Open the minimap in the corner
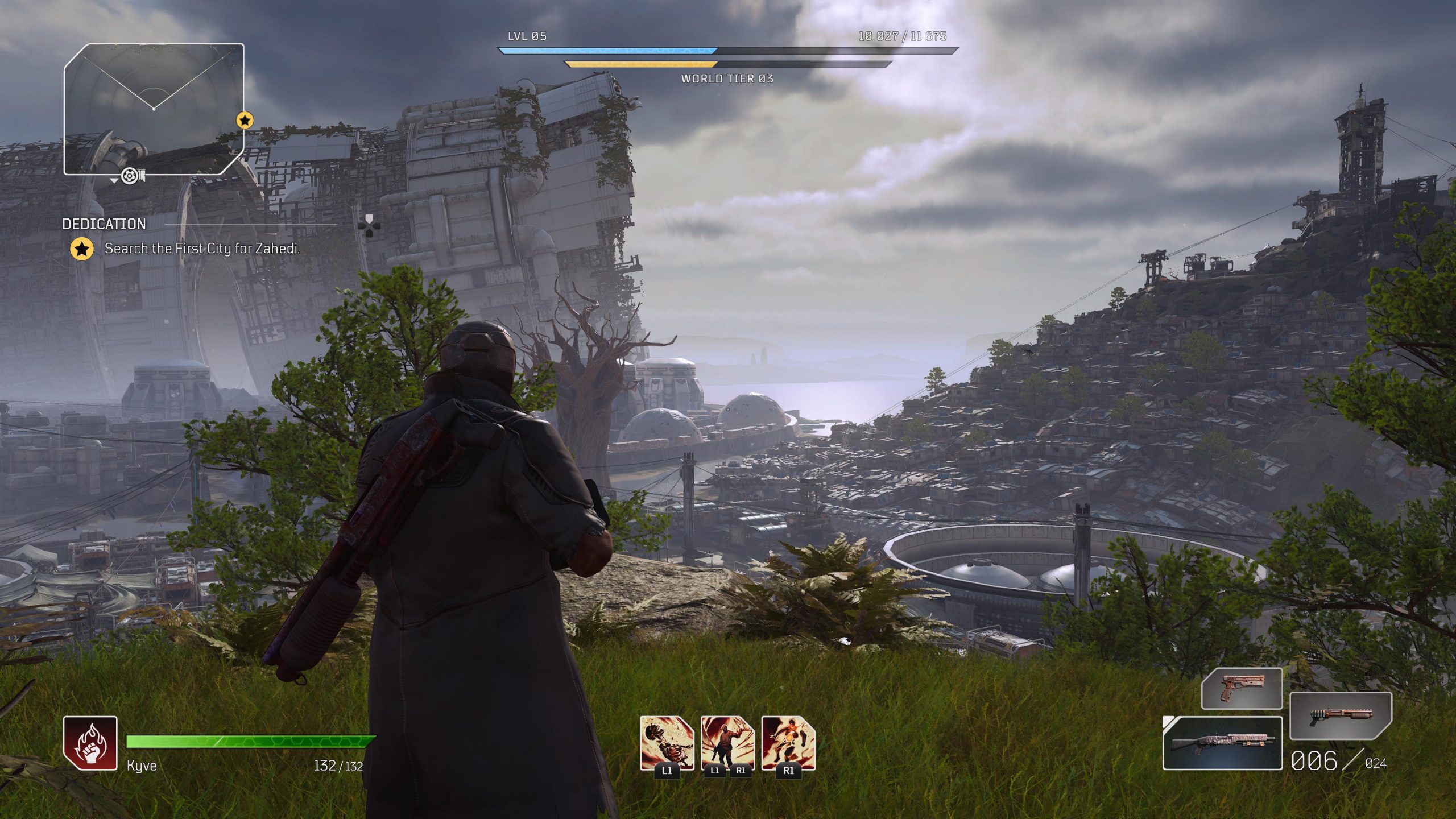The image size is (1456, 819). [154, 109]
